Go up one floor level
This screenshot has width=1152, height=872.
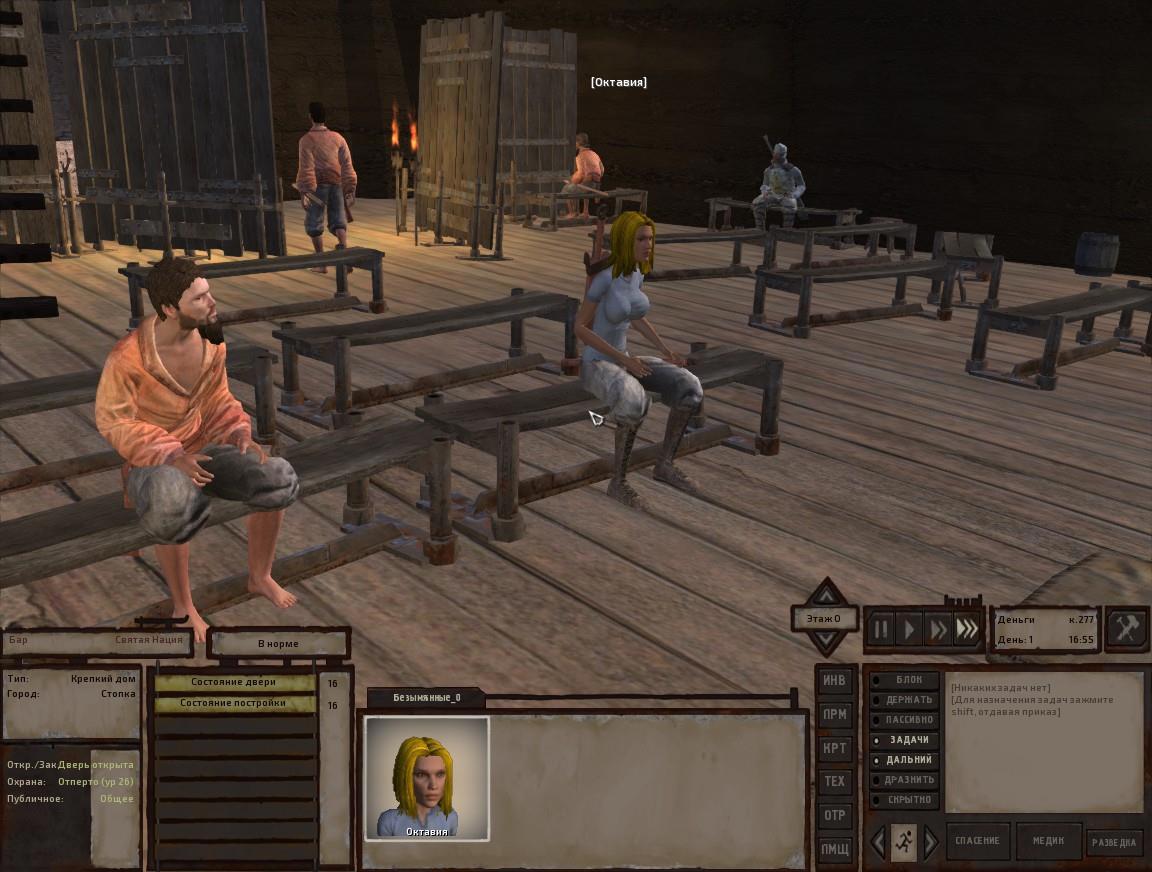pyautogui.click(x=826, y=593)
